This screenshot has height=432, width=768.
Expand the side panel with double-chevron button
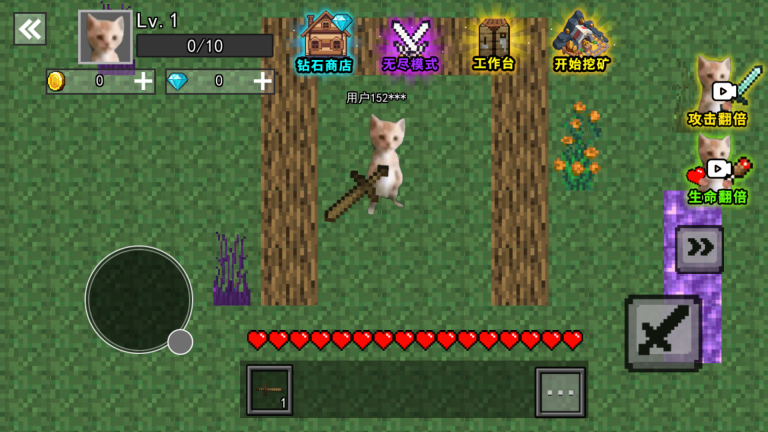pos(699,249)
